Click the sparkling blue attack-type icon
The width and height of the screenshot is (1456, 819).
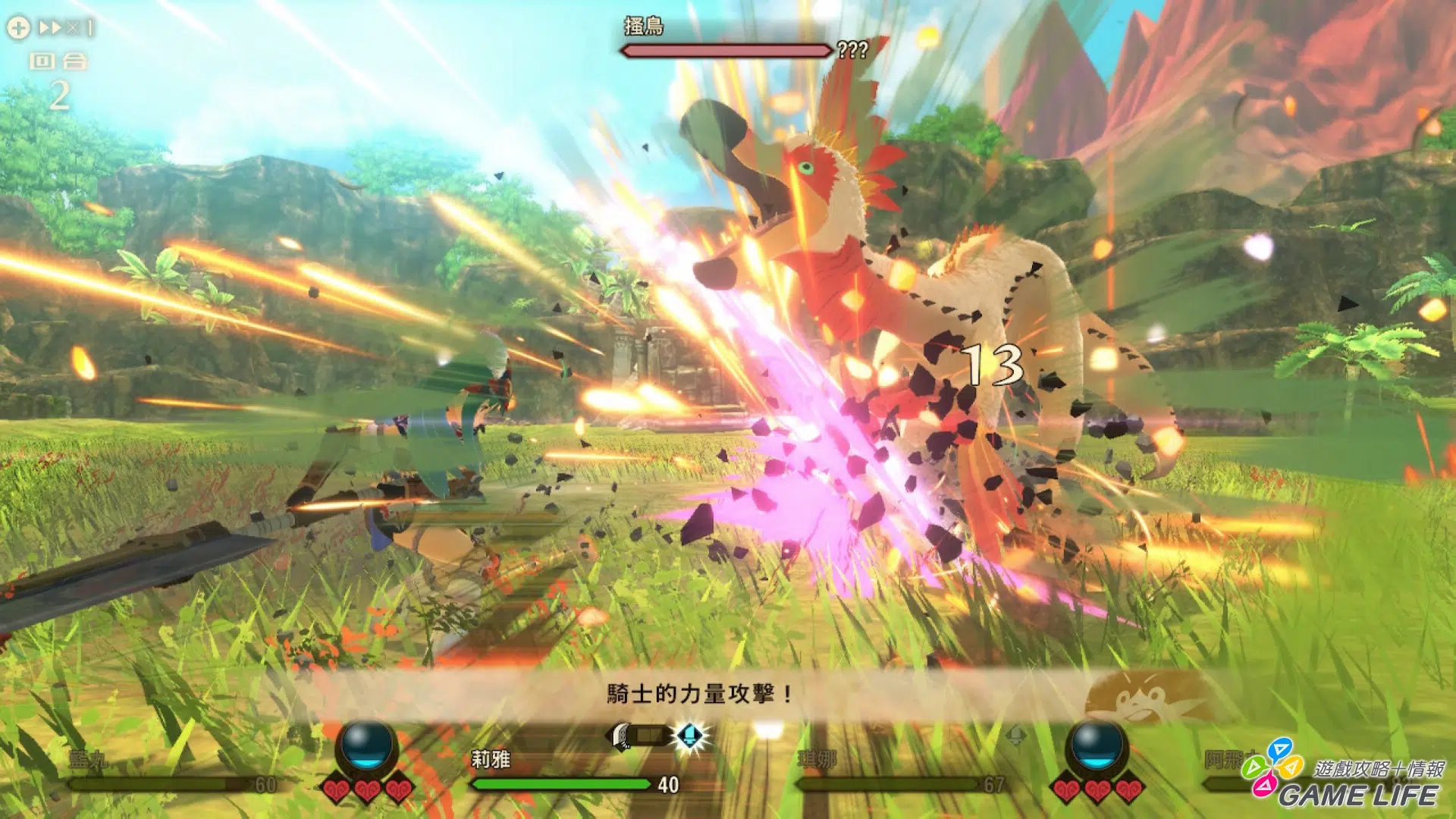point(690,735)
